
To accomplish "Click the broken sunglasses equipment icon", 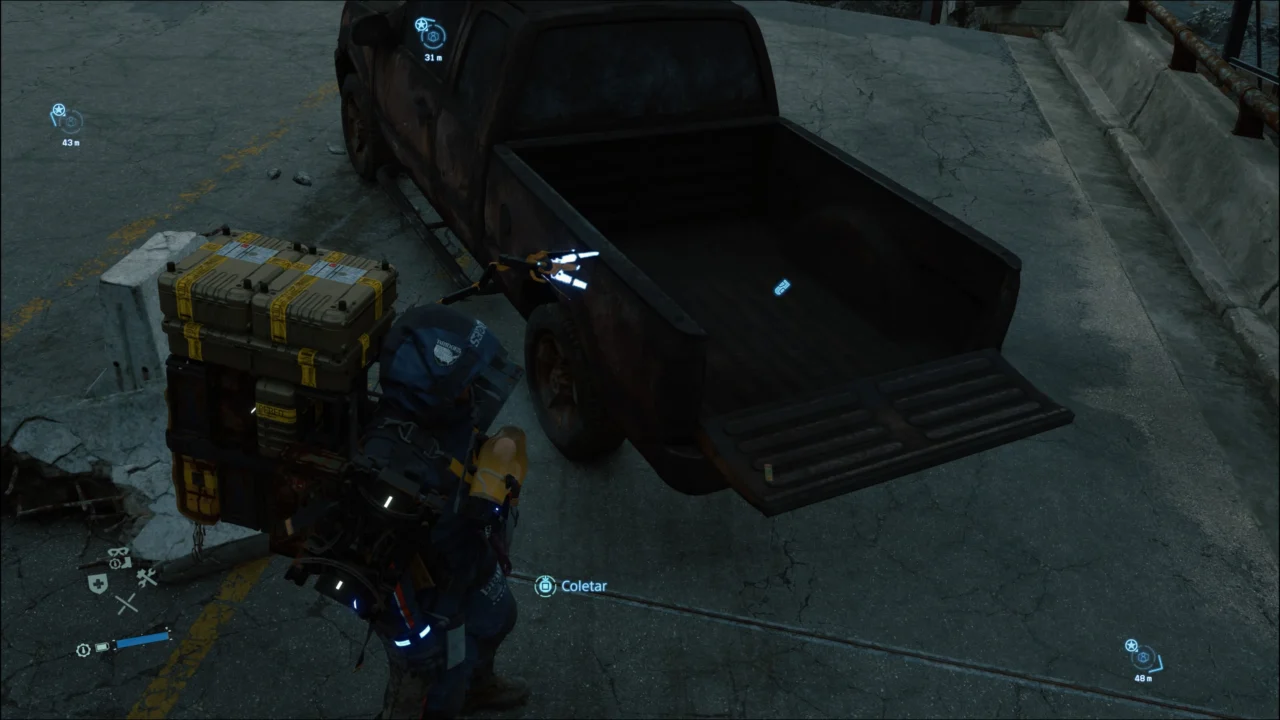I will [x=118, y=553].
